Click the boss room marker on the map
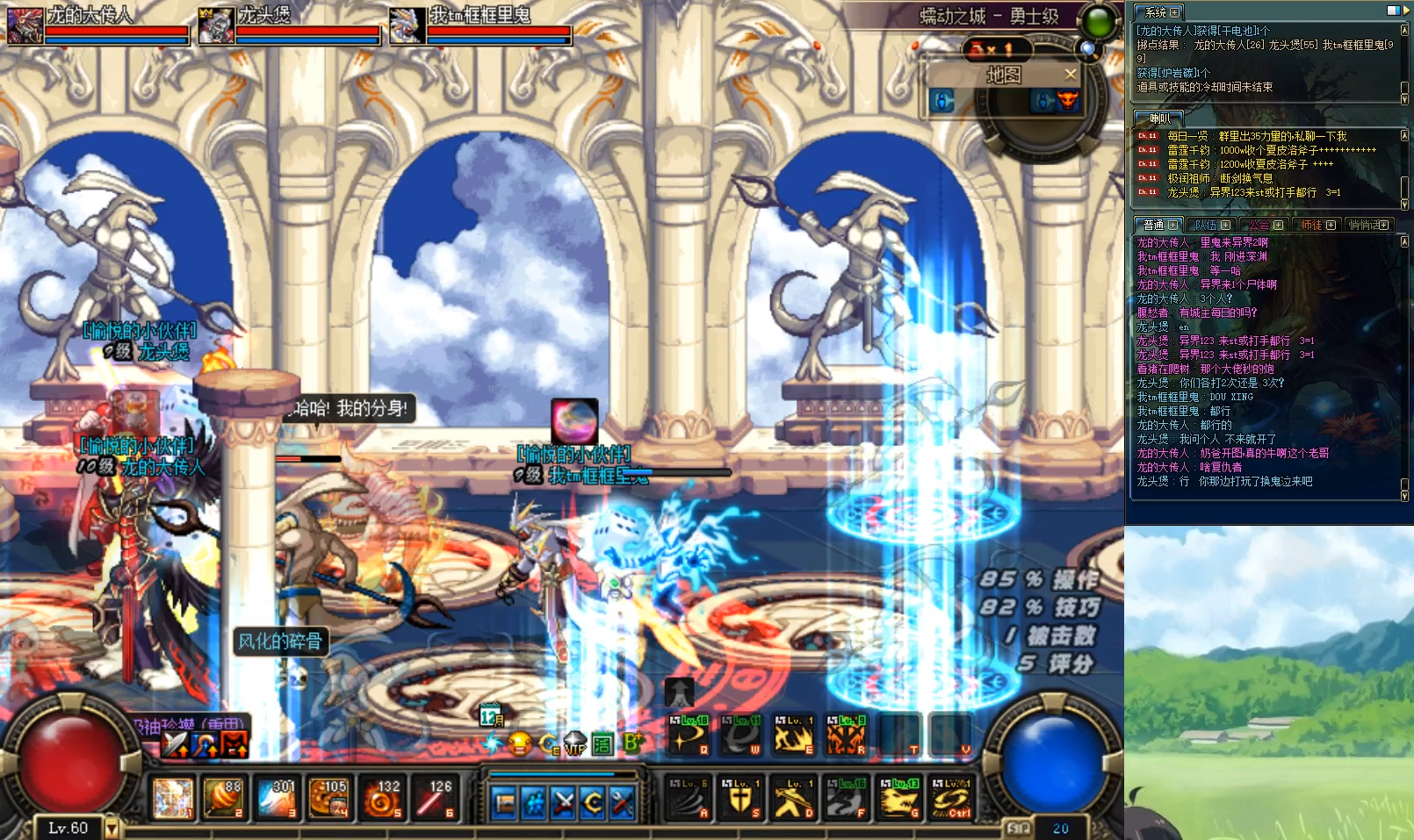Image resolution: width=1414 pixels, height=840 pixels. [x=1067, y=102]
